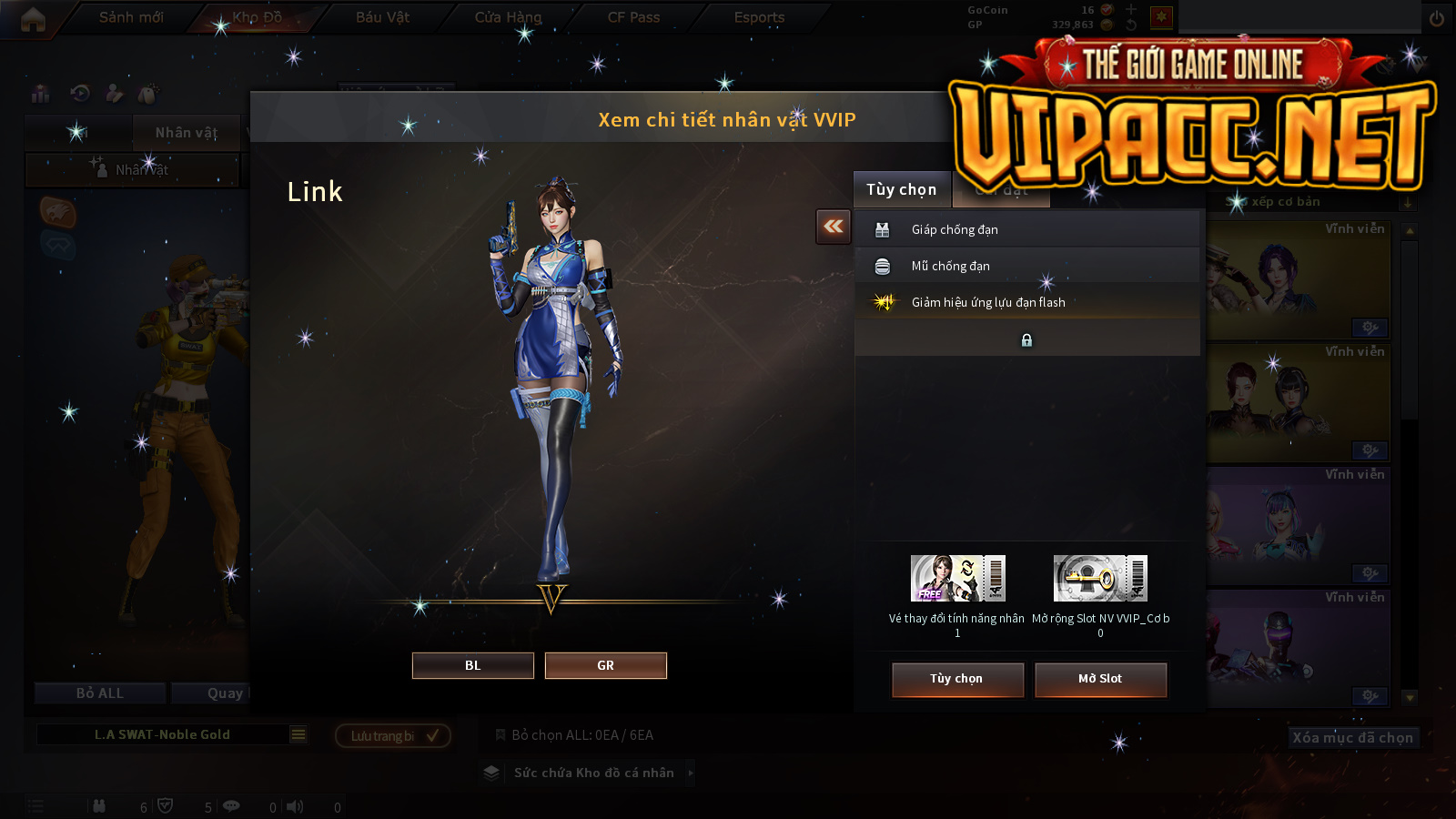Click the Tùy chọn button at bottom
This screenshot has width=1456, height=819.
957,679
